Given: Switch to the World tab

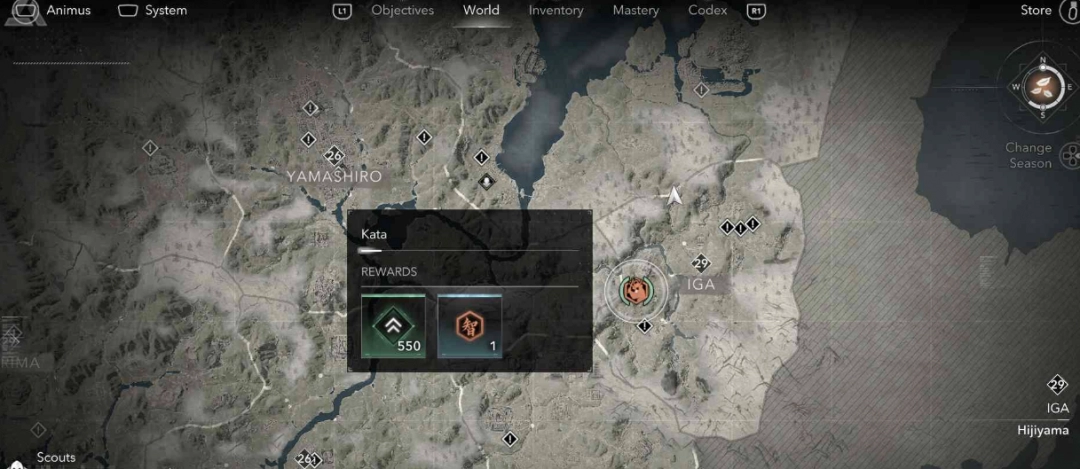Looking at the screenshot, I should tap(481, 11).
